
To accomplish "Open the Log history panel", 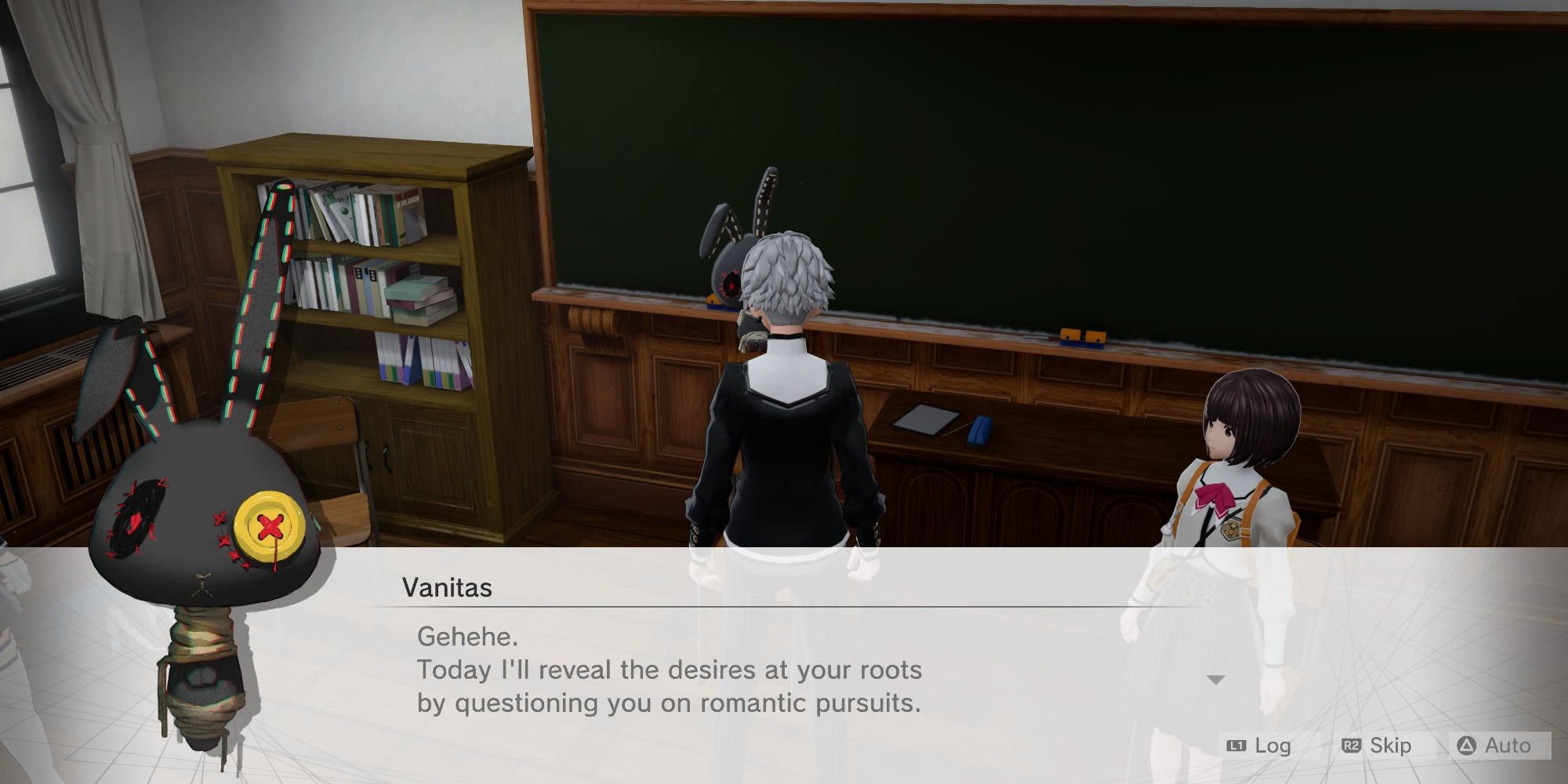I will point(1272,746).
